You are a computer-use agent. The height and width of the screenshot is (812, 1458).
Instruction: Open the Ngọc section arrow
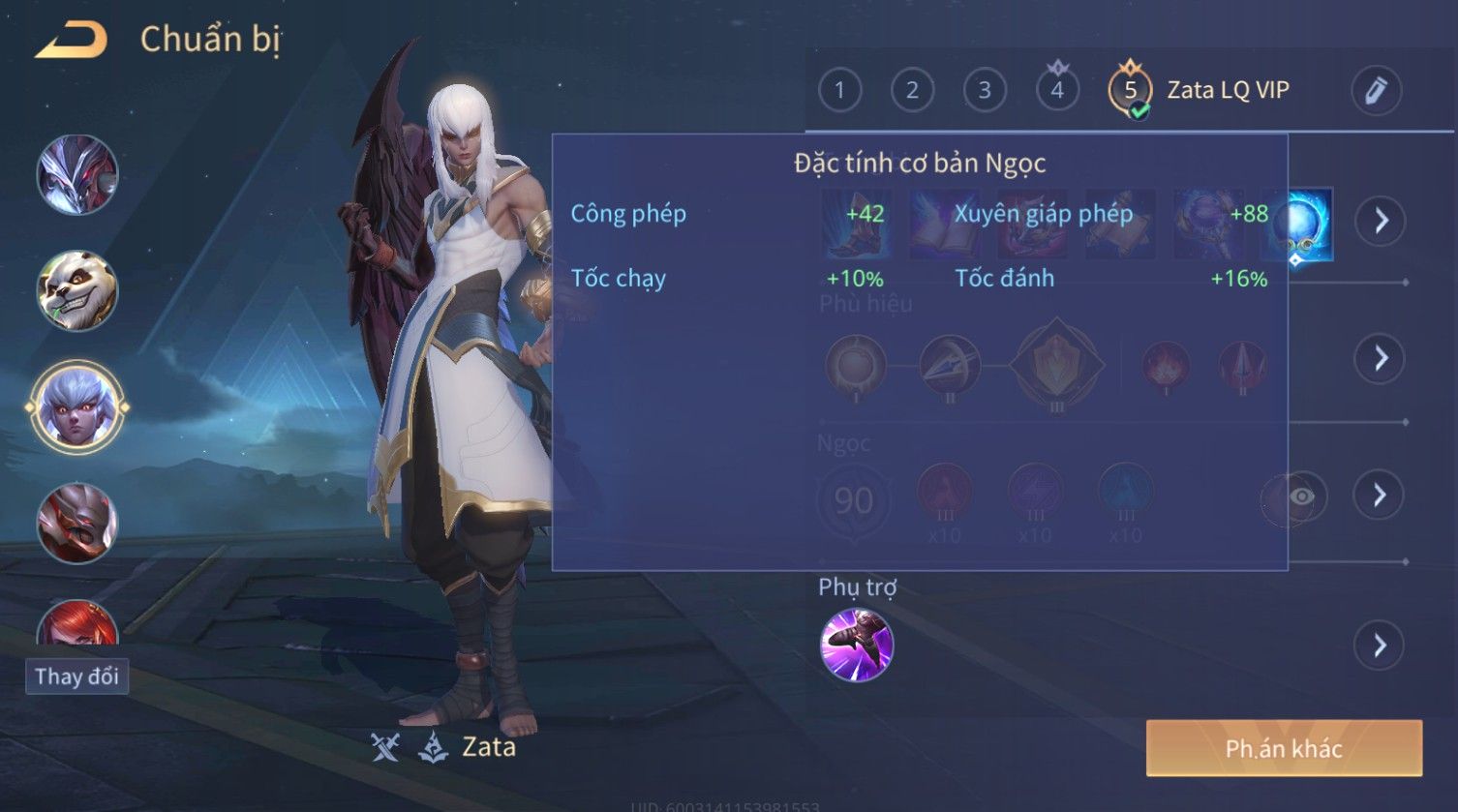[1381, 496]
